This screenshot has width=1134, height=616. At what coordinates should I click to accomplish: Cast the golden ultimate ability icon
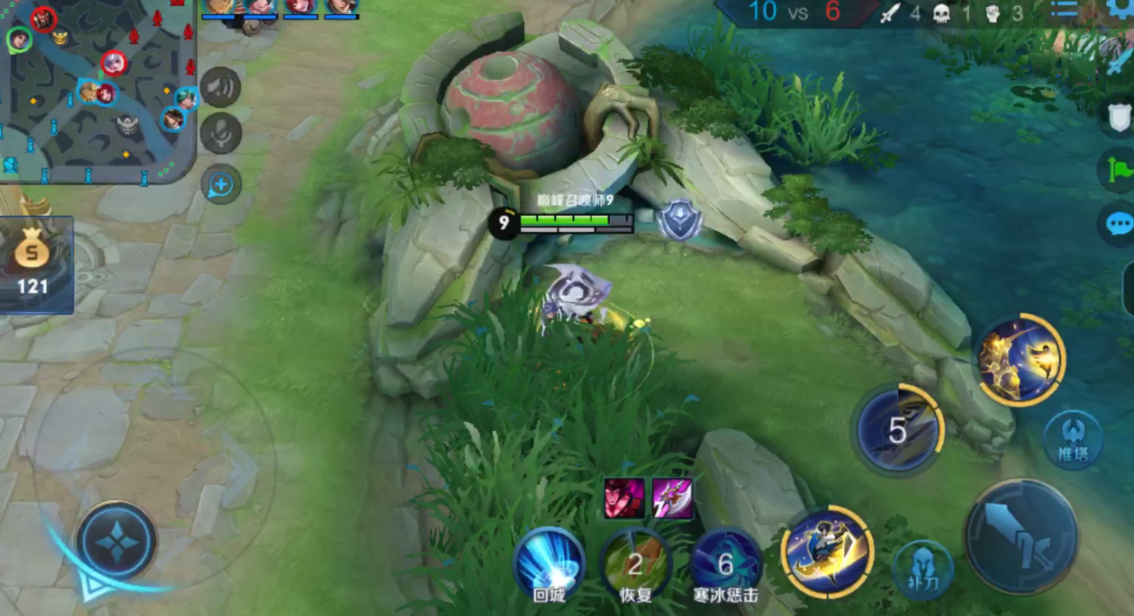(x=1020, y=360)
